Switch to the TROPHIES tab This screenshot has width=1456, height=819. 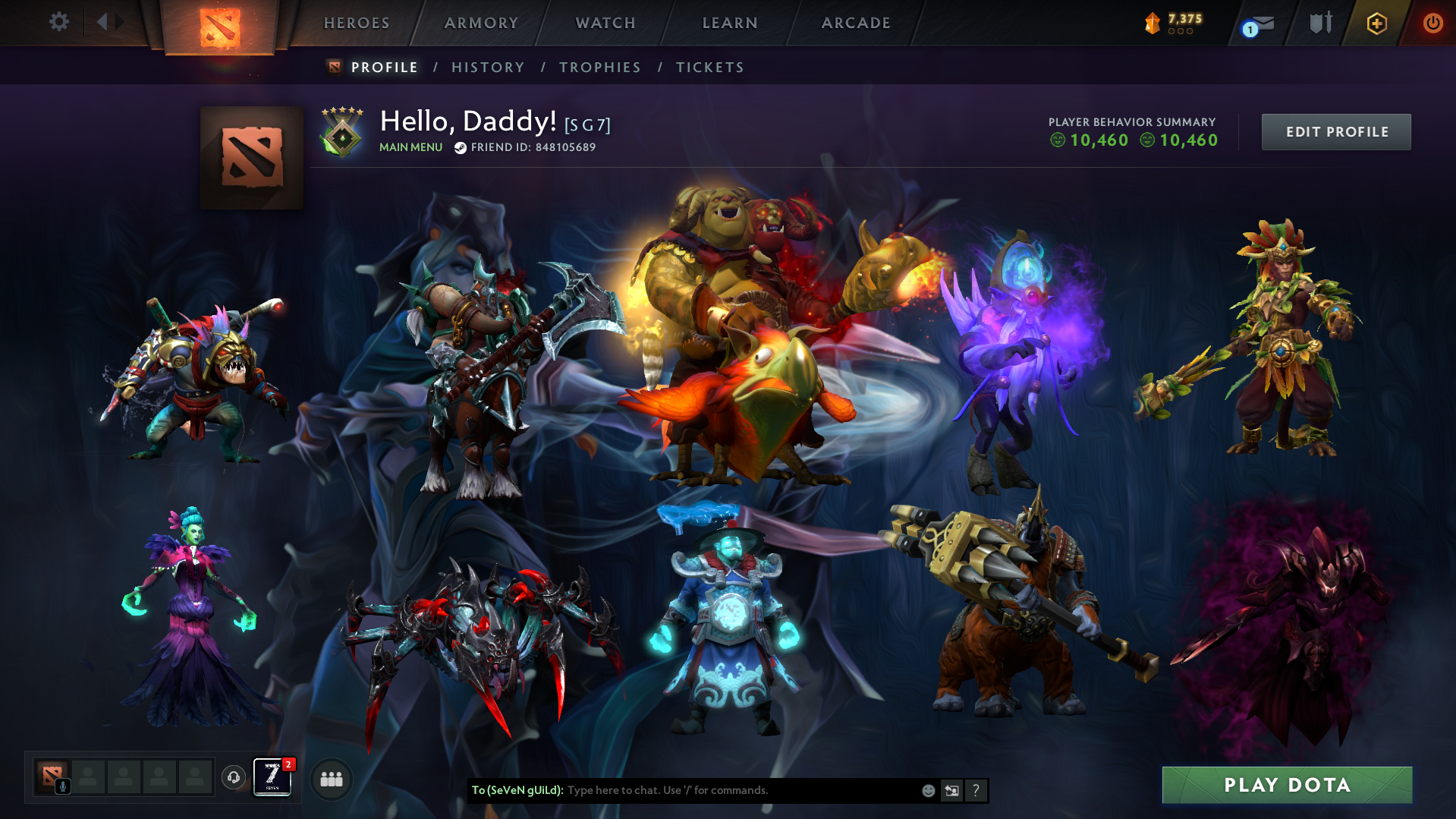pos(599,67)
